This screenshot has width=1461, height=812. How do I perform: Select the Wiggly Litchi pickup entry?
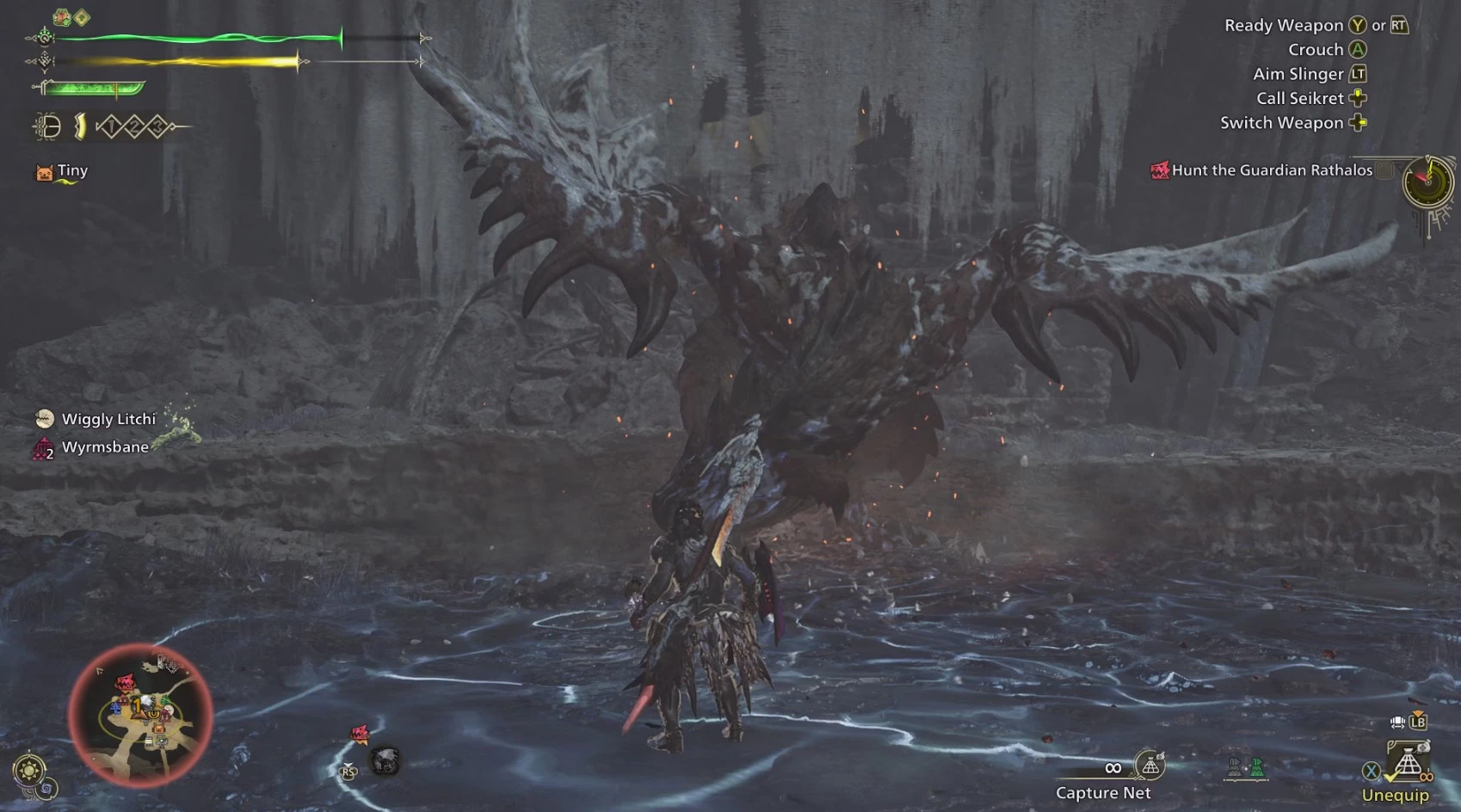(x=108, y=419)
